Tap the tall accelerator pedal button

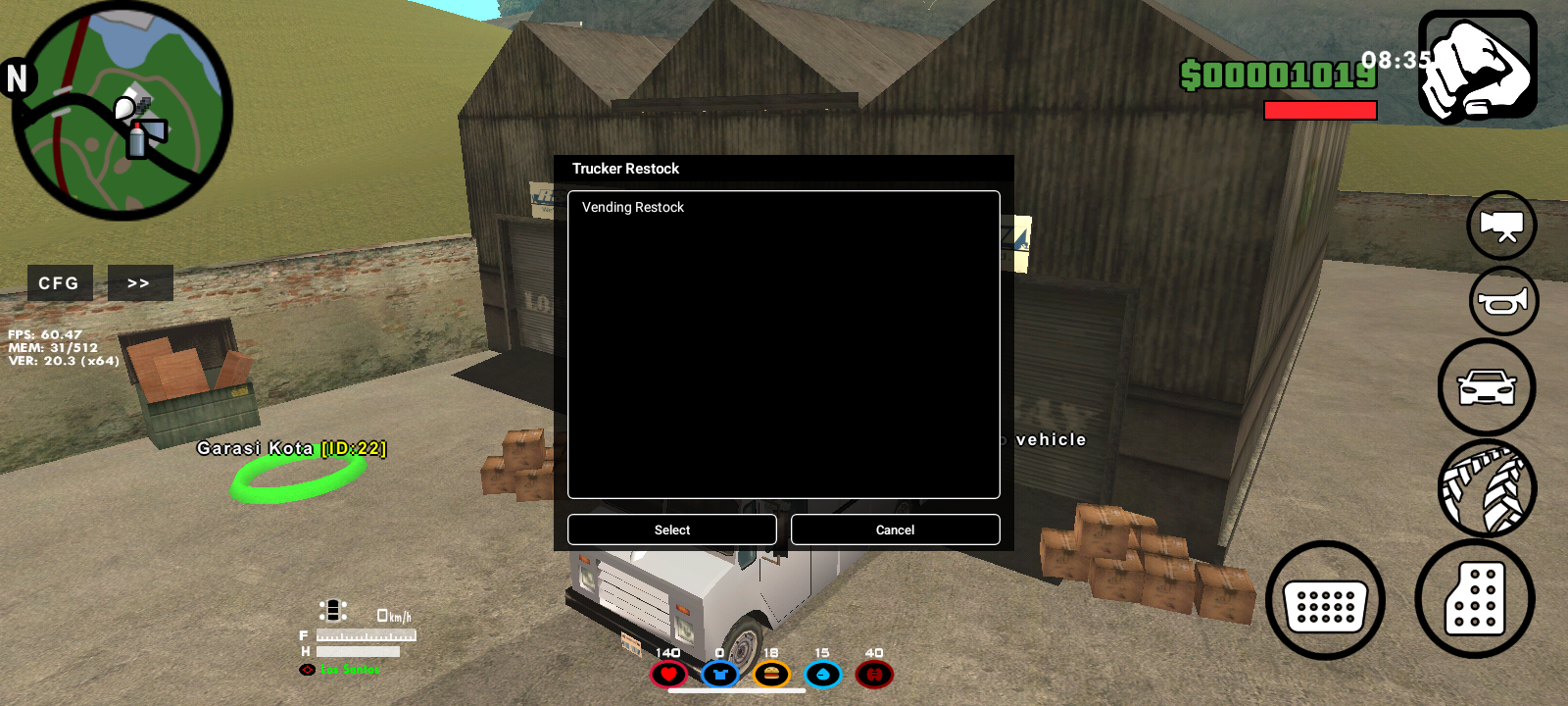click(1475, 598)
